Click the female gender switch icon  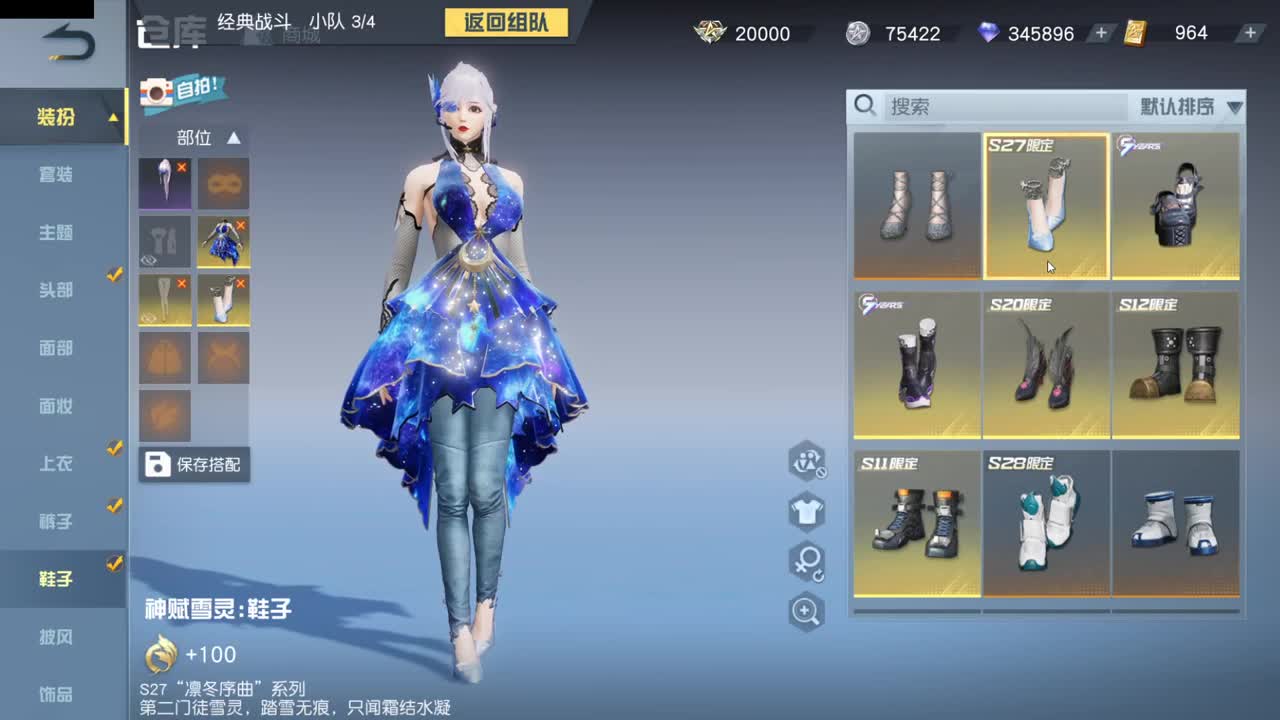pyautogui.click(x=807, y=563)
